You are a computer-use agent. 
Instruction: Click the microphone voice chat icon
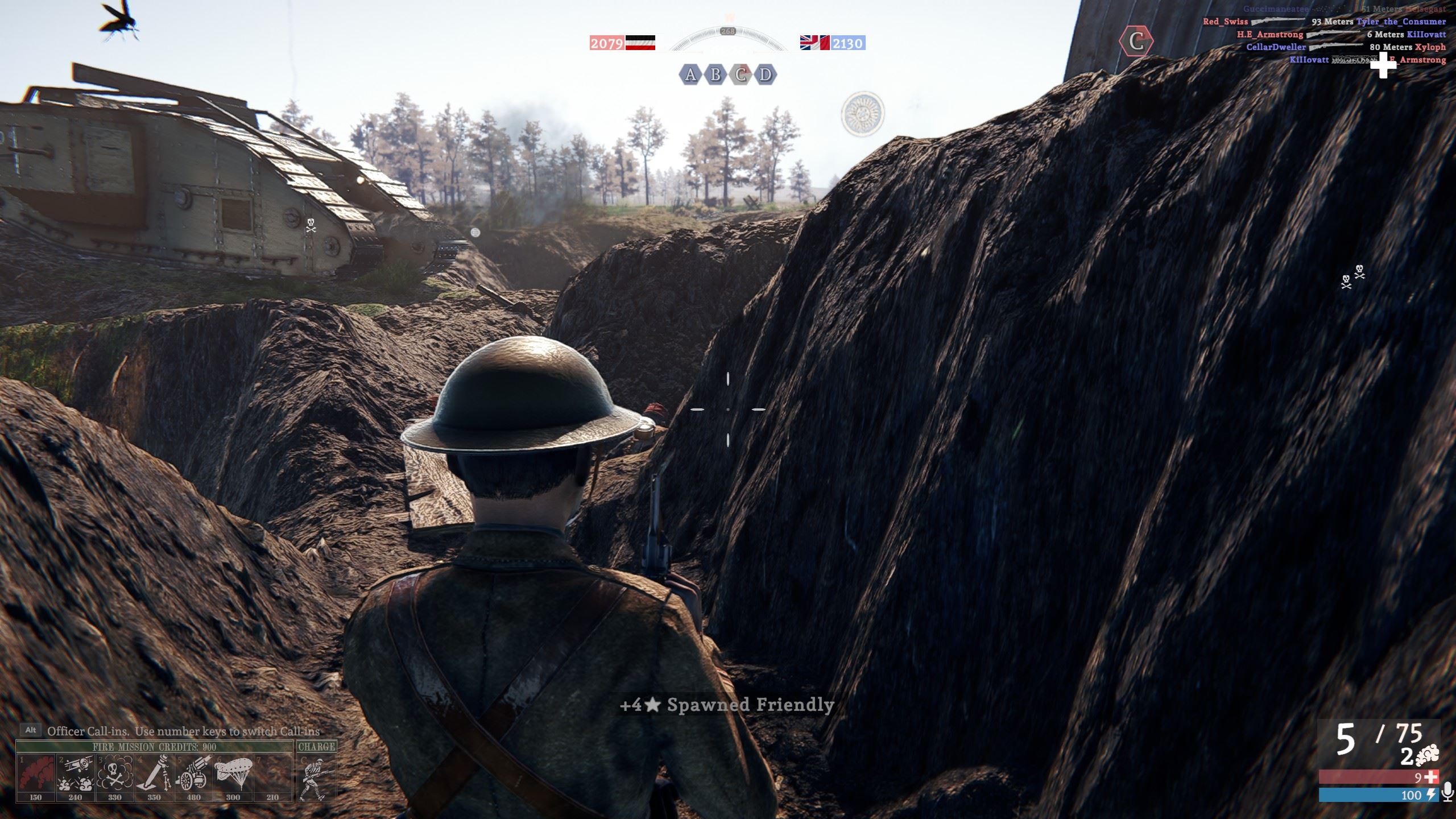tap(1447, 793)
